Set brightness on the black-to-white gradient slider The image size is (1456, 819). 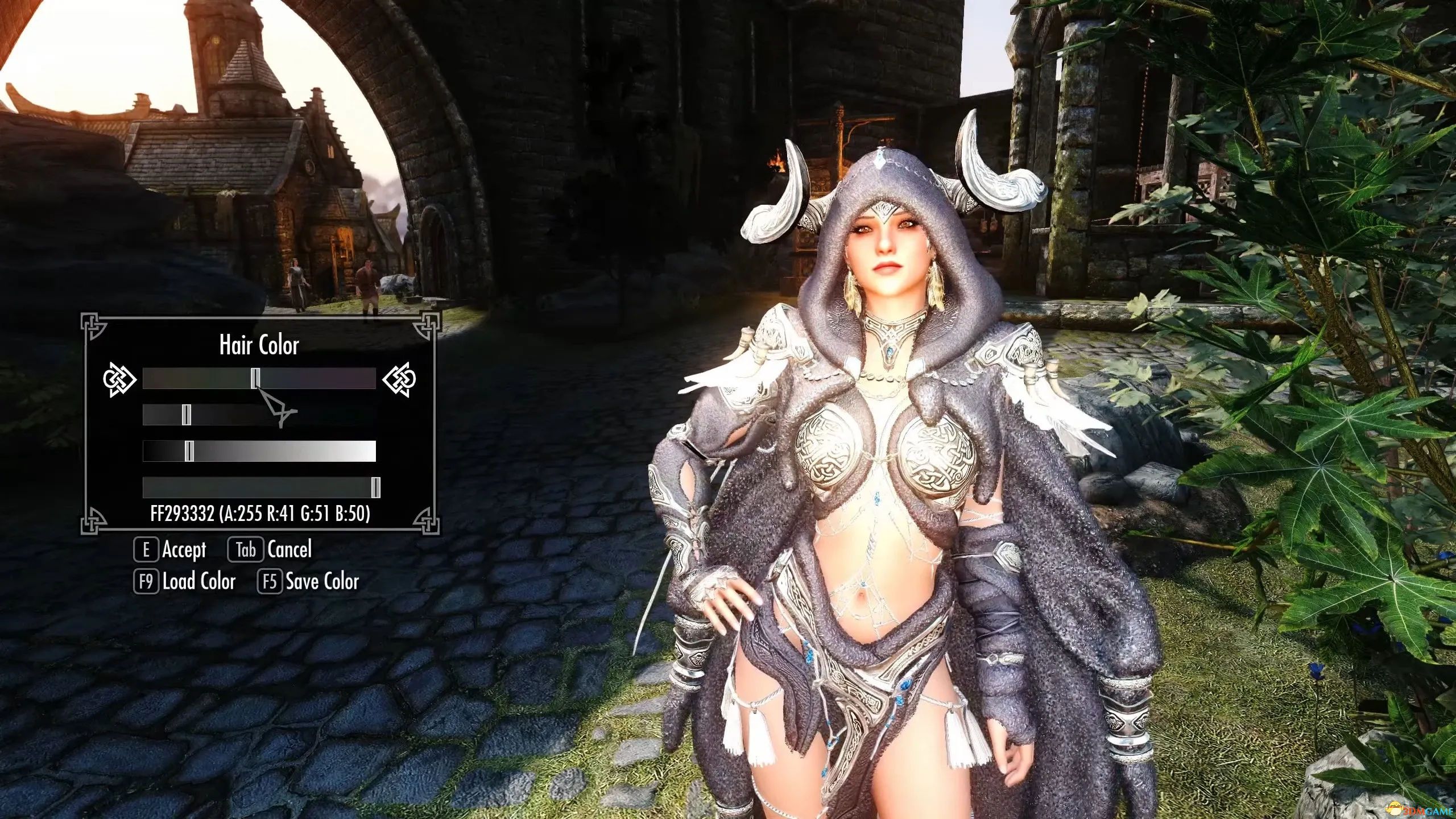(189, 451)
